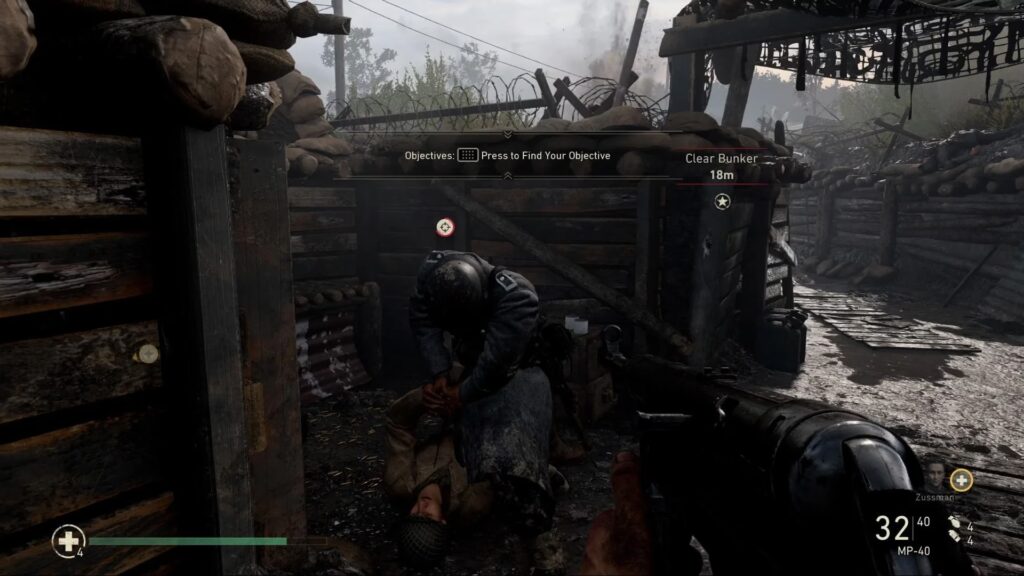This screenshot has height=576, width=1024.
Task: Select Zussman's squad portrait
Action: click(937, 475)
